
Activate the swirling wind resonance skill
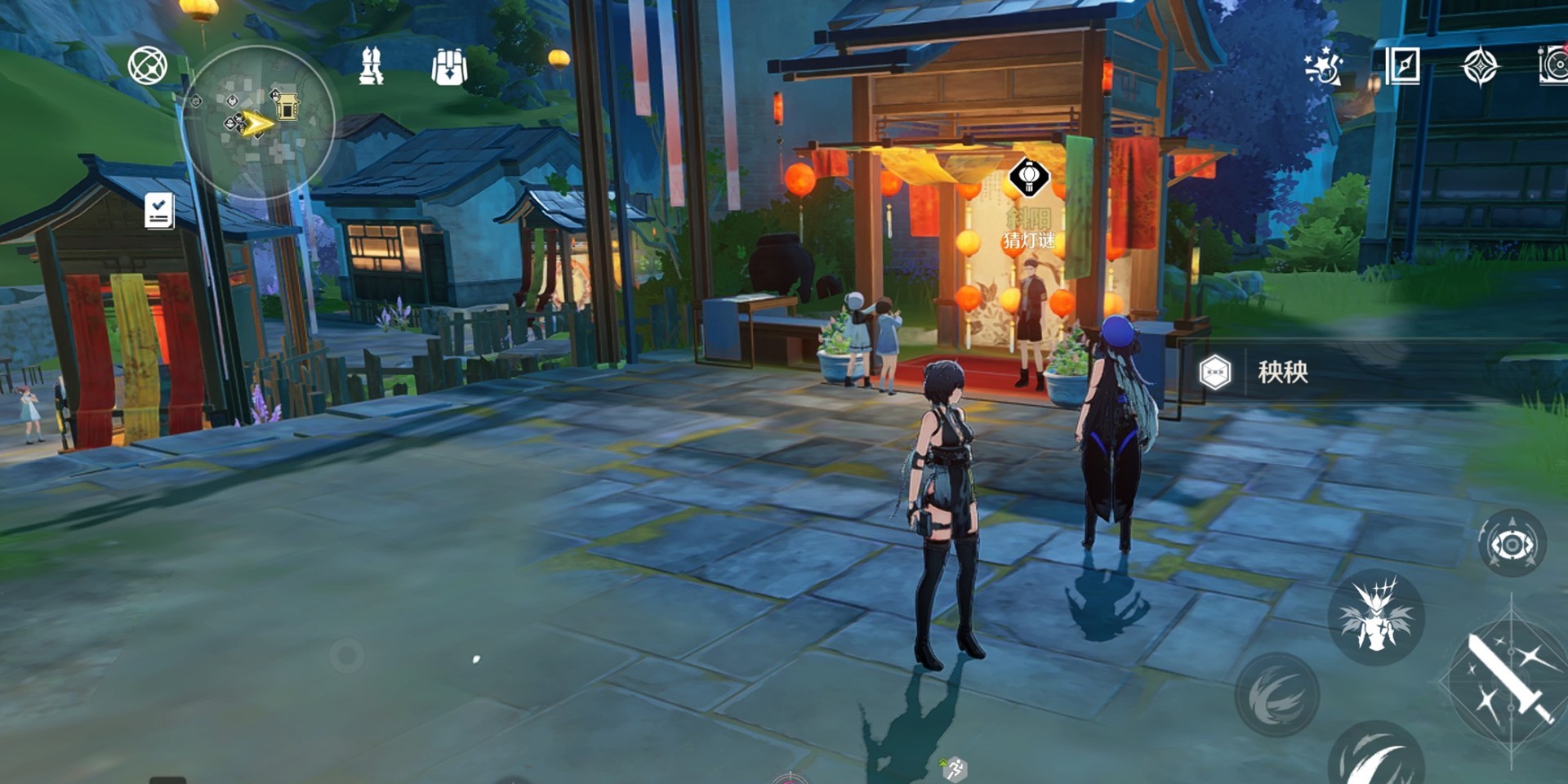coord(1276,695)
